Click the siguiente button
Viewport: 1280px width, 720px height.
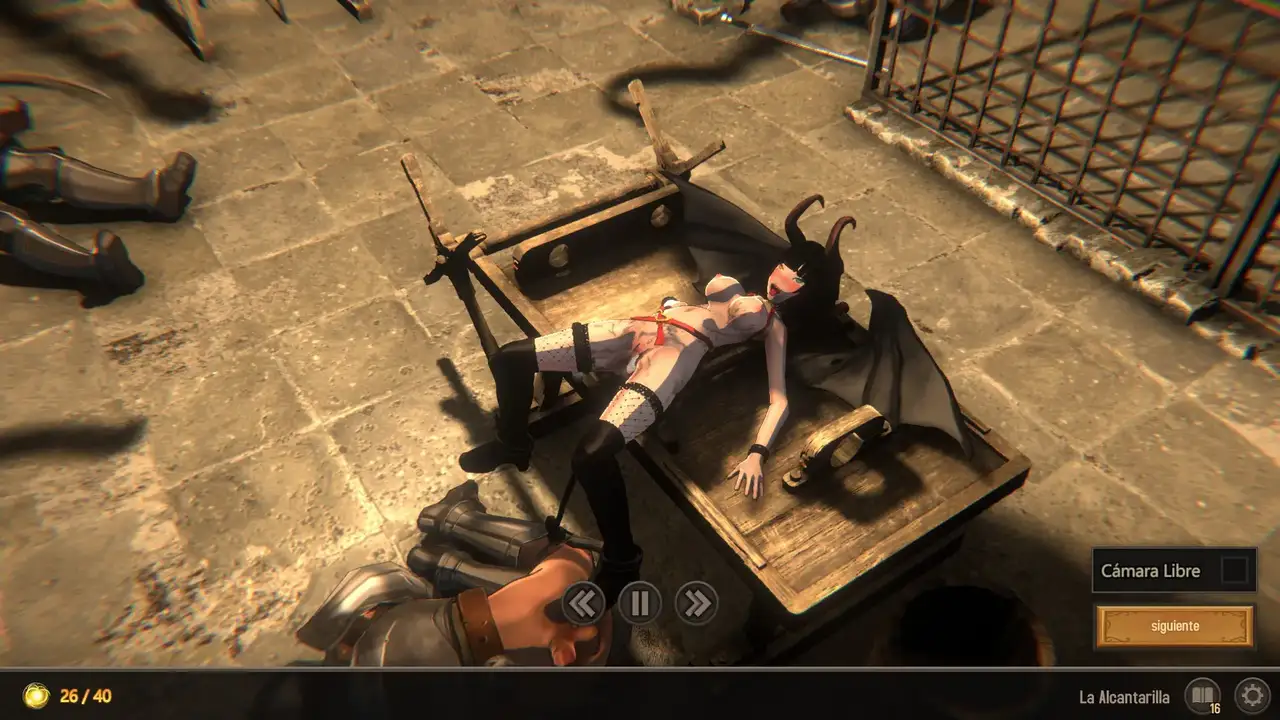[x=1174, y=627]
